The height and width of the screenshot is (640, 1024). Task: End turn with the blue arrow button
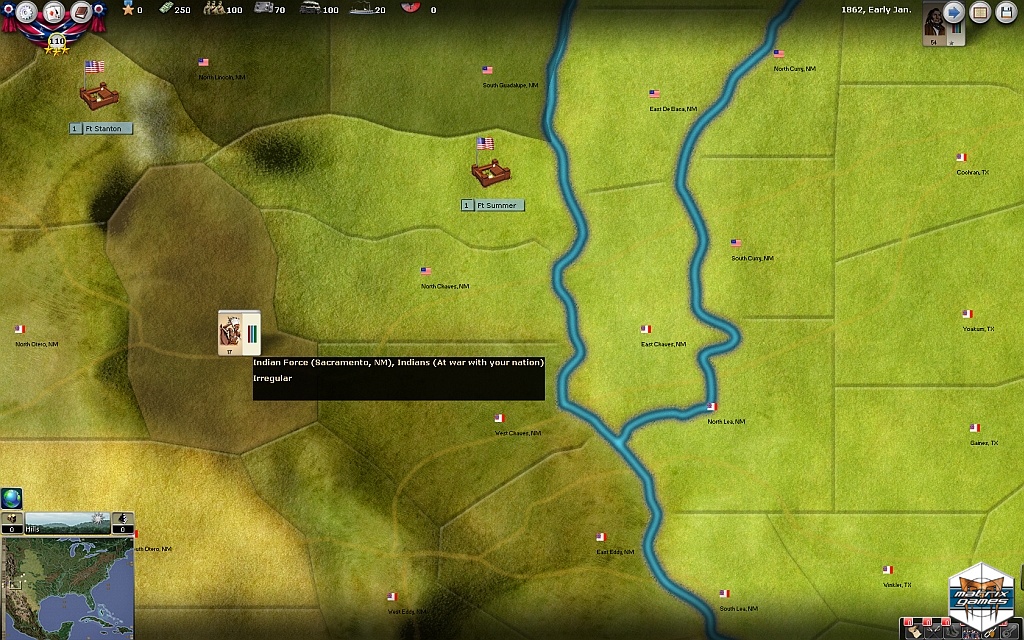[x=953, y=13]
